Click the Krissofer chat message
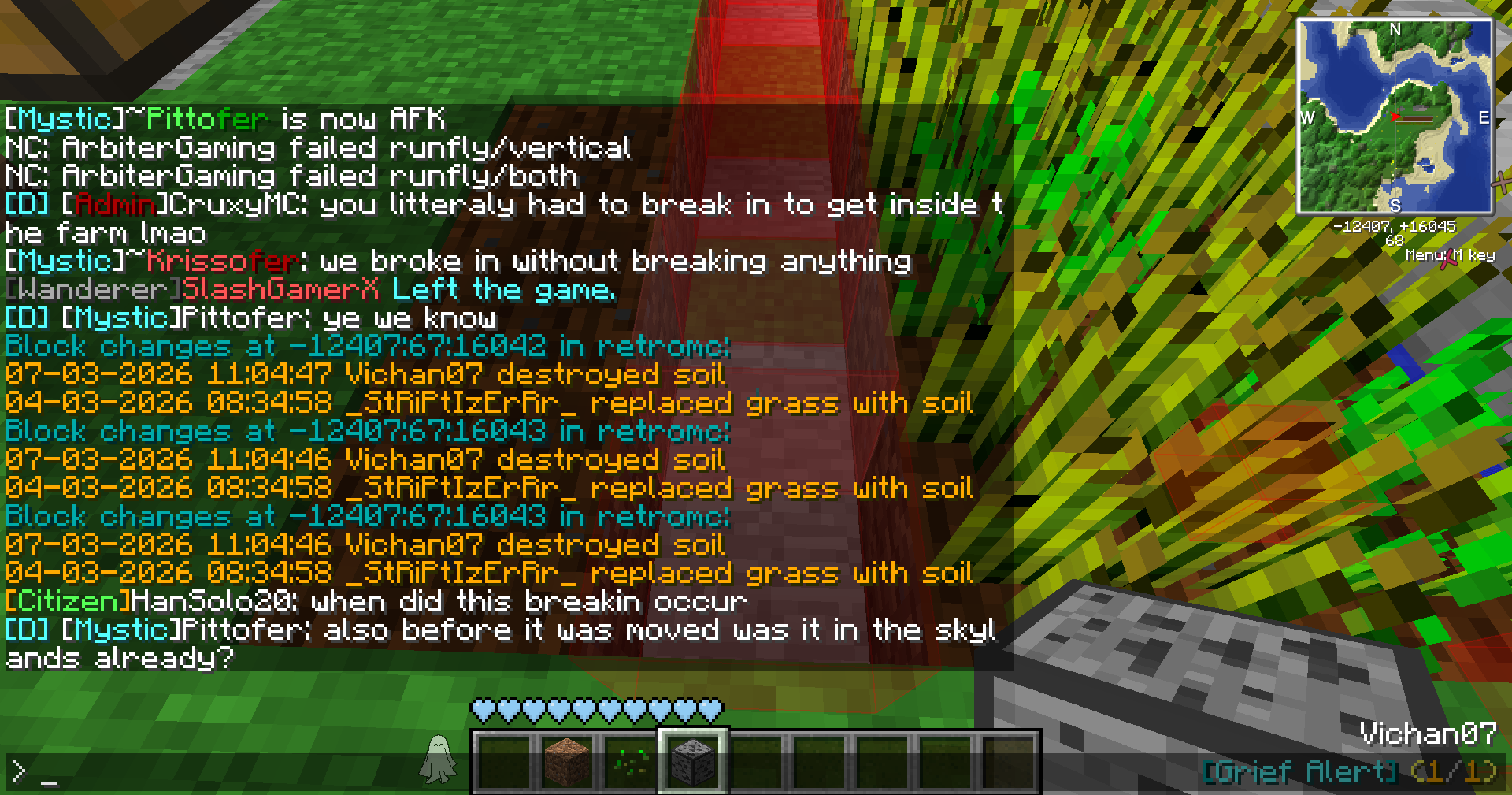Screen dimensions: 1512x795 coord(458,262)
